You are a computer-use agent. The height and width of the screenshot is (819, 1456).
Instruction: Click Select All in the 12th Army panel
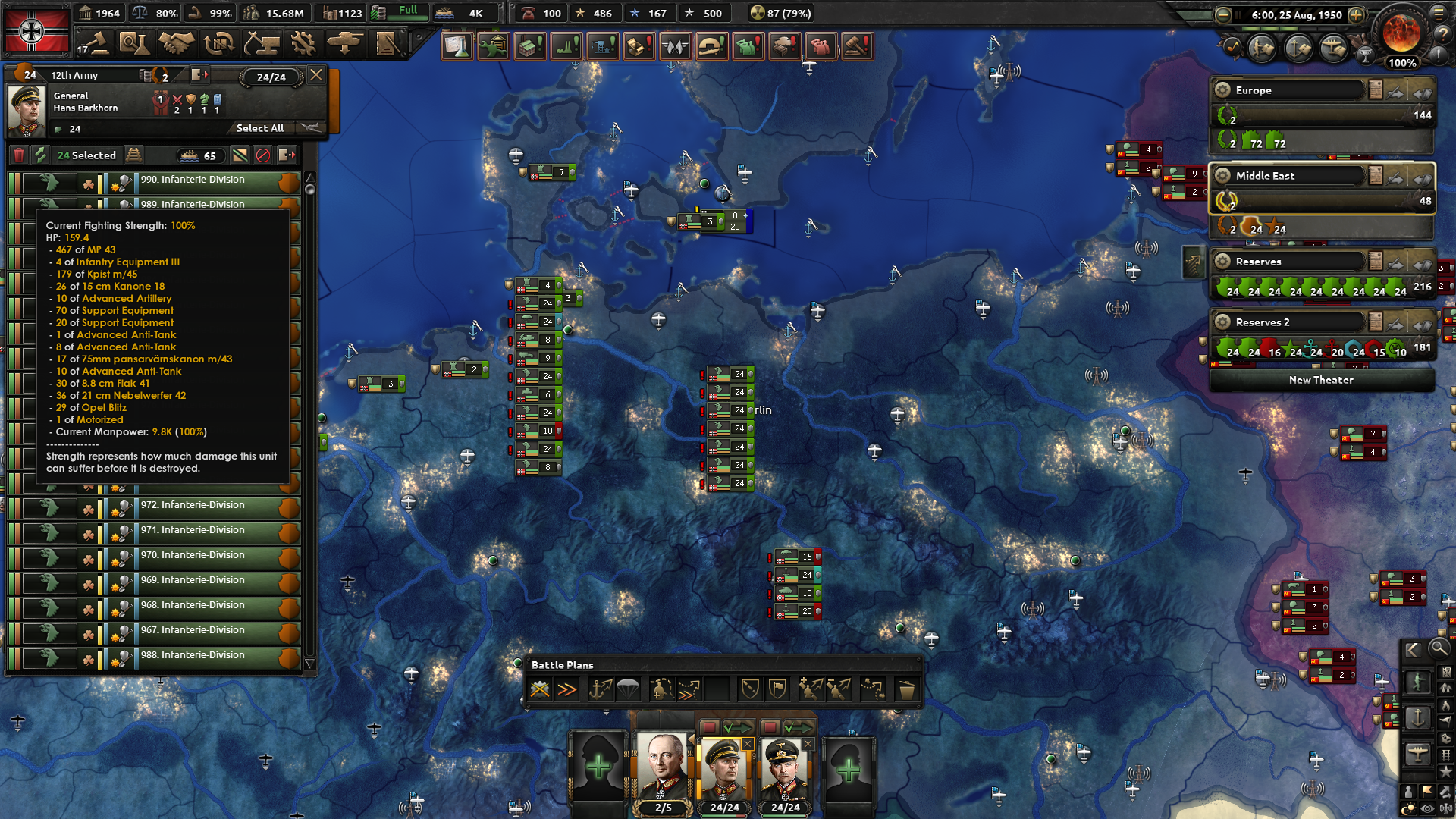coord(259,127)
